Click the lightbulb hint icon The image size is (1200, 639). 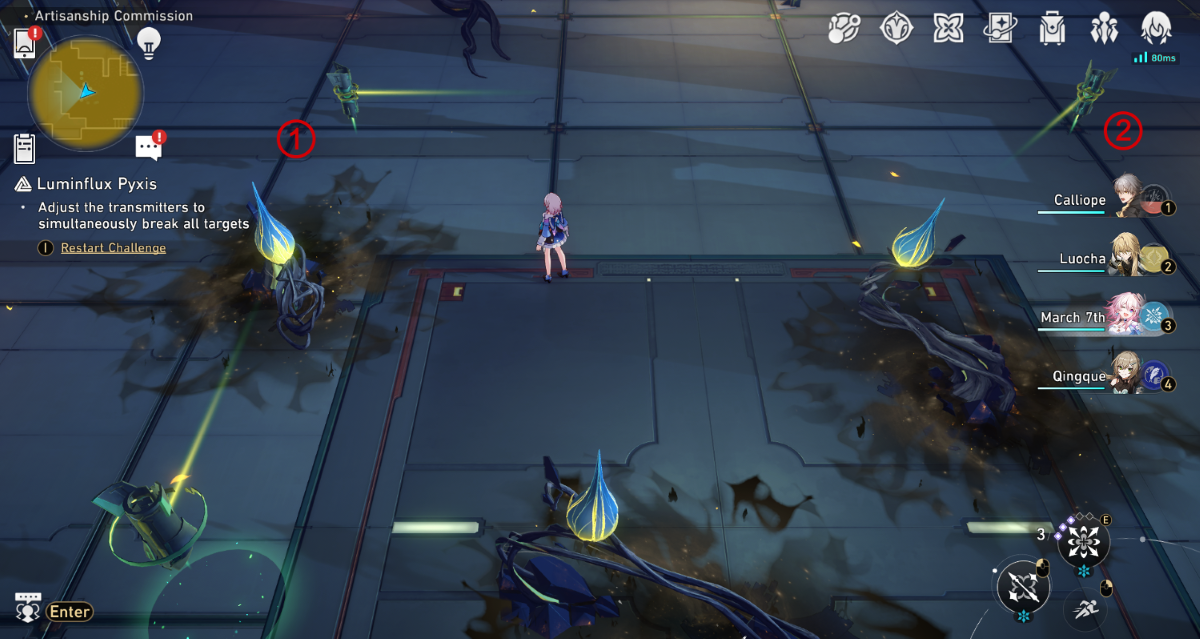pyautogui.click(x=149, y=42)
